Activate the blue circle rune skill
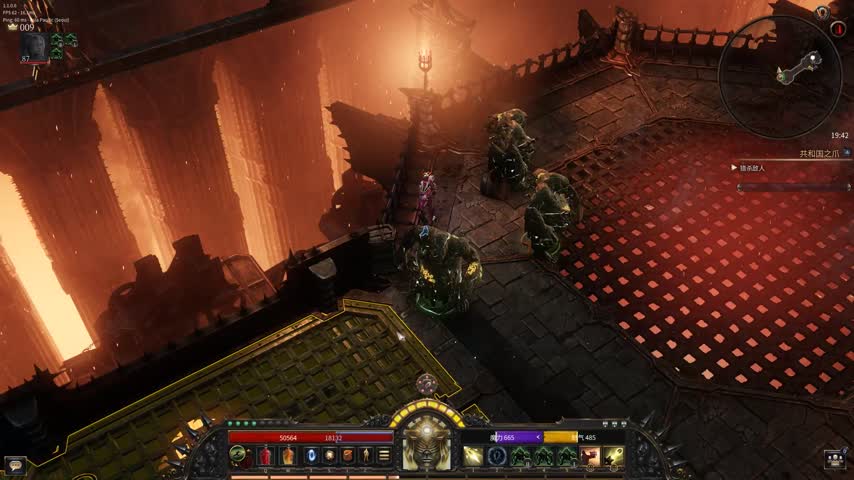This screenshot has width=854, height=480. (496, 456)
